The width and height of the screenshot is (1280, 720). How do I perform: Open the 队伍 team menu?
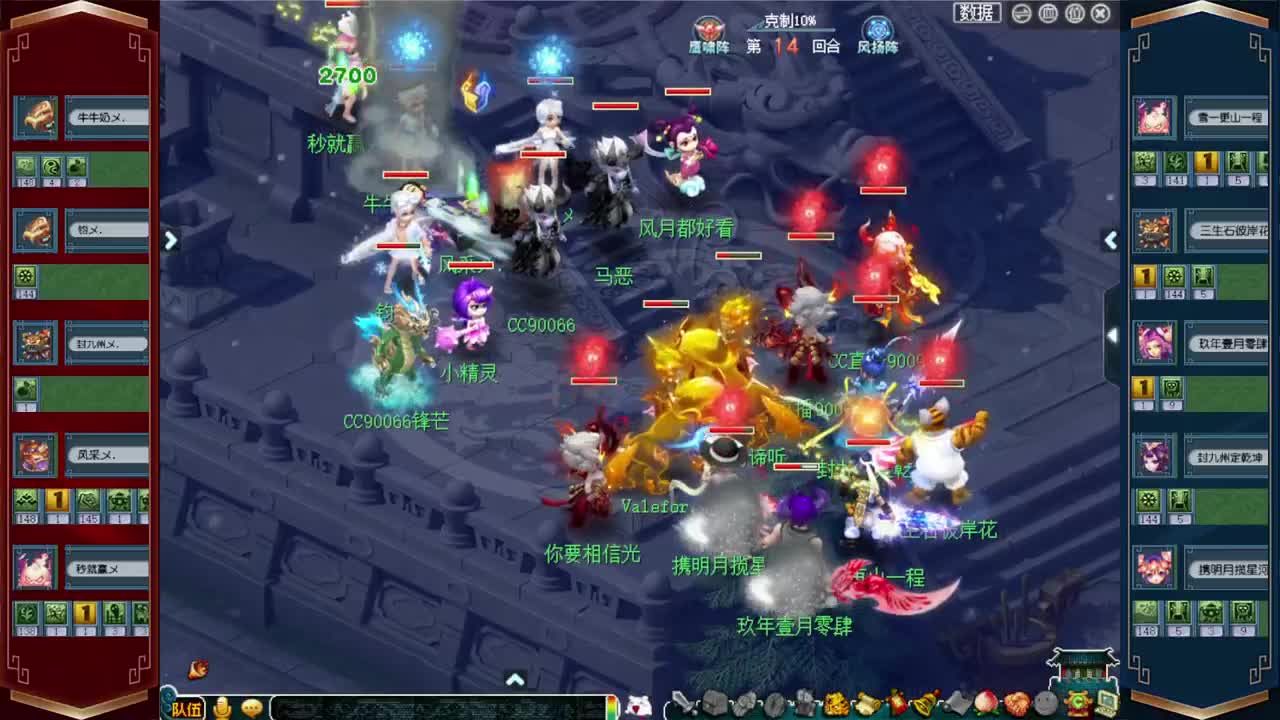pos(185,705)
